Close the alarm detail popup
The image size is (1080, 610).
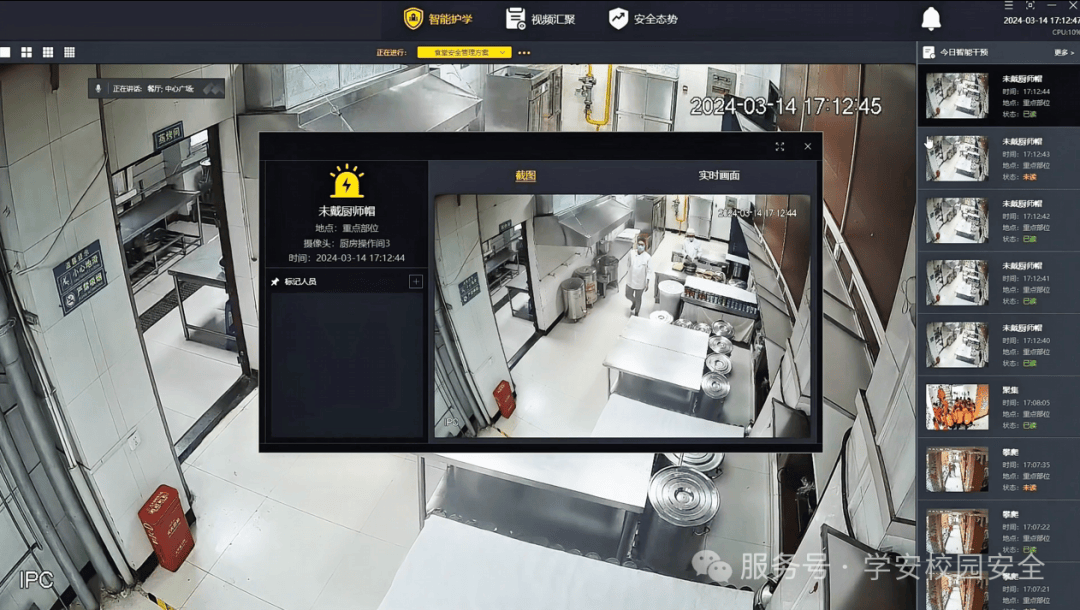click(808, 146)
